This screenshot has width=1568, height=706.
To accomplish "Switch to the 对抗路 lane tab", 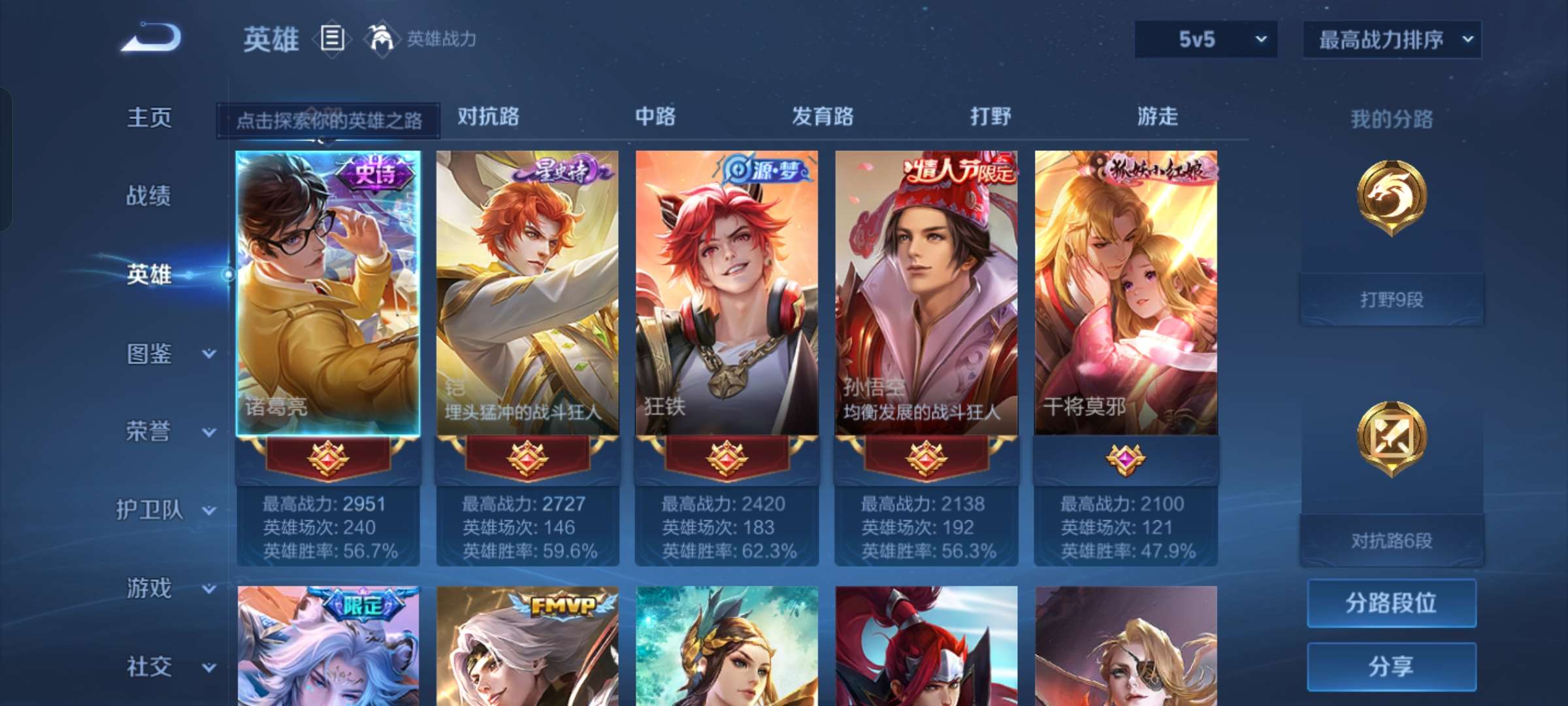I will (489, 118).
